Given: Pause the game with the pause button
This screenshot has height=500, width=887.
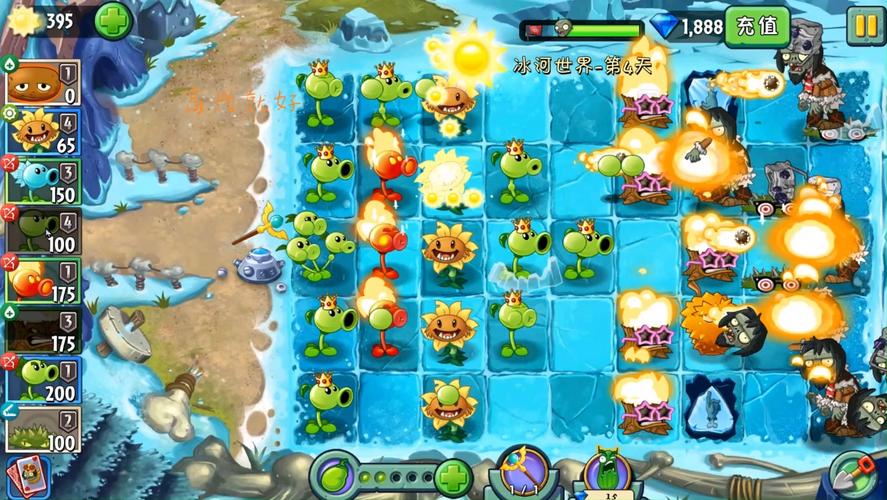Looking at the screenshot, I should [864, 25].
